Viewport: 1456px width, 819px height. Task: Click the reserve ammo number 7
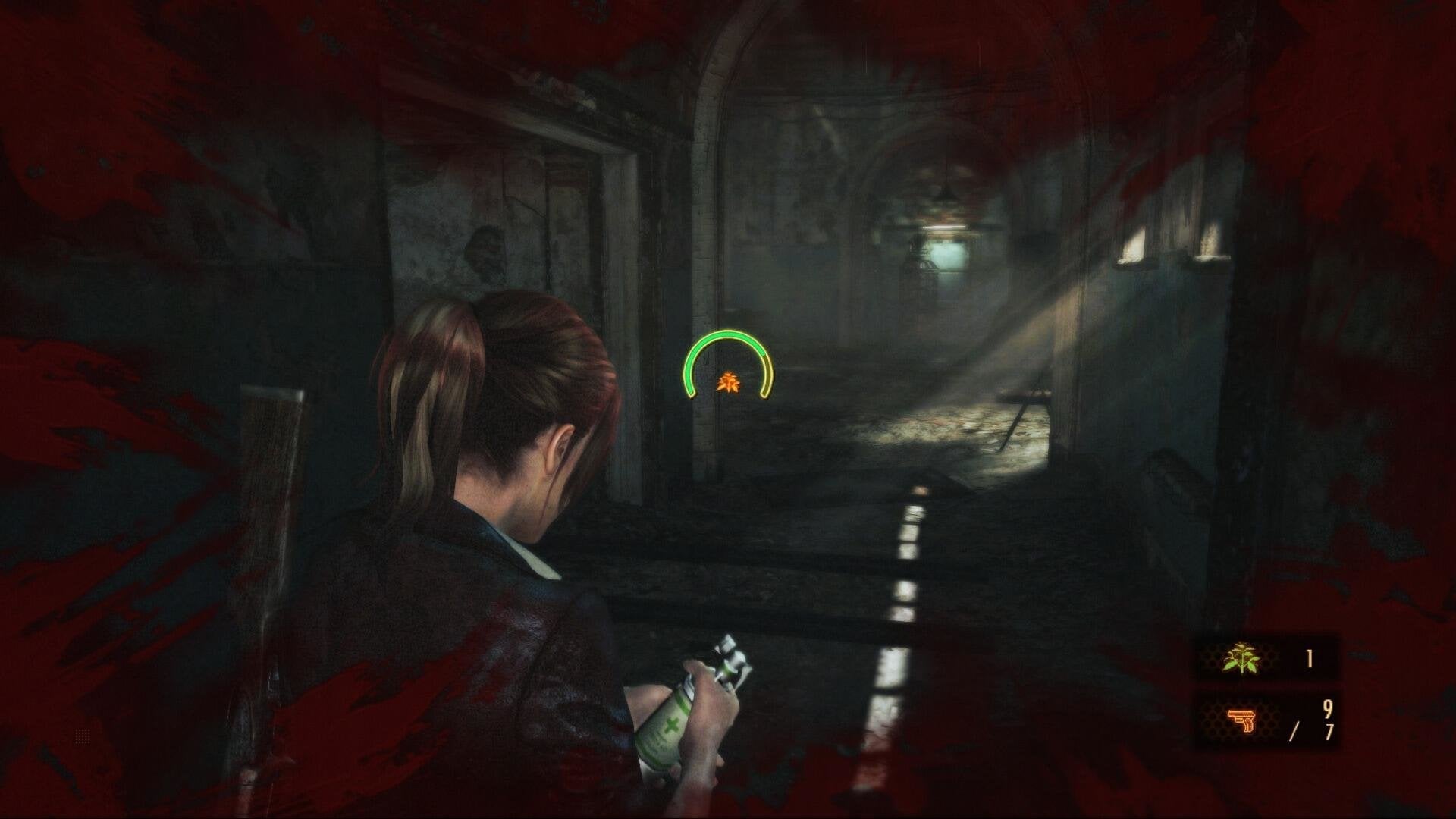coord(1329,733)
